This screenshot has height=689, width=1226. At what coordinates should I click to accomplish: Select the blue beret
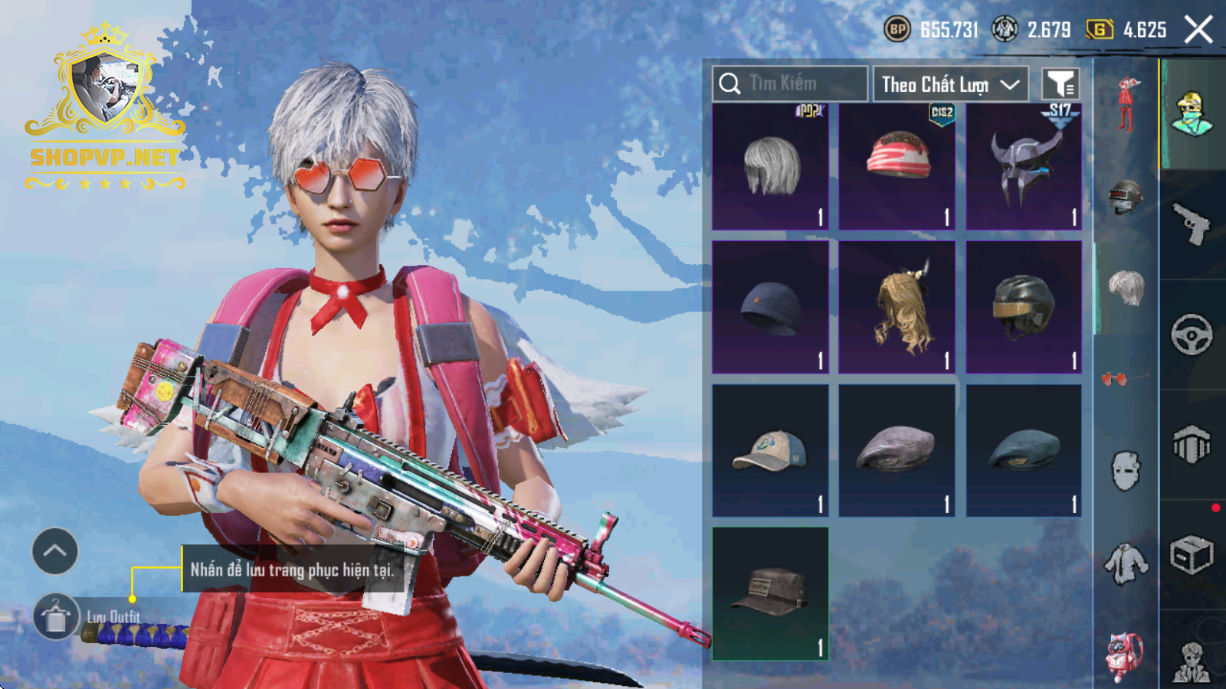coord(1024,451)
